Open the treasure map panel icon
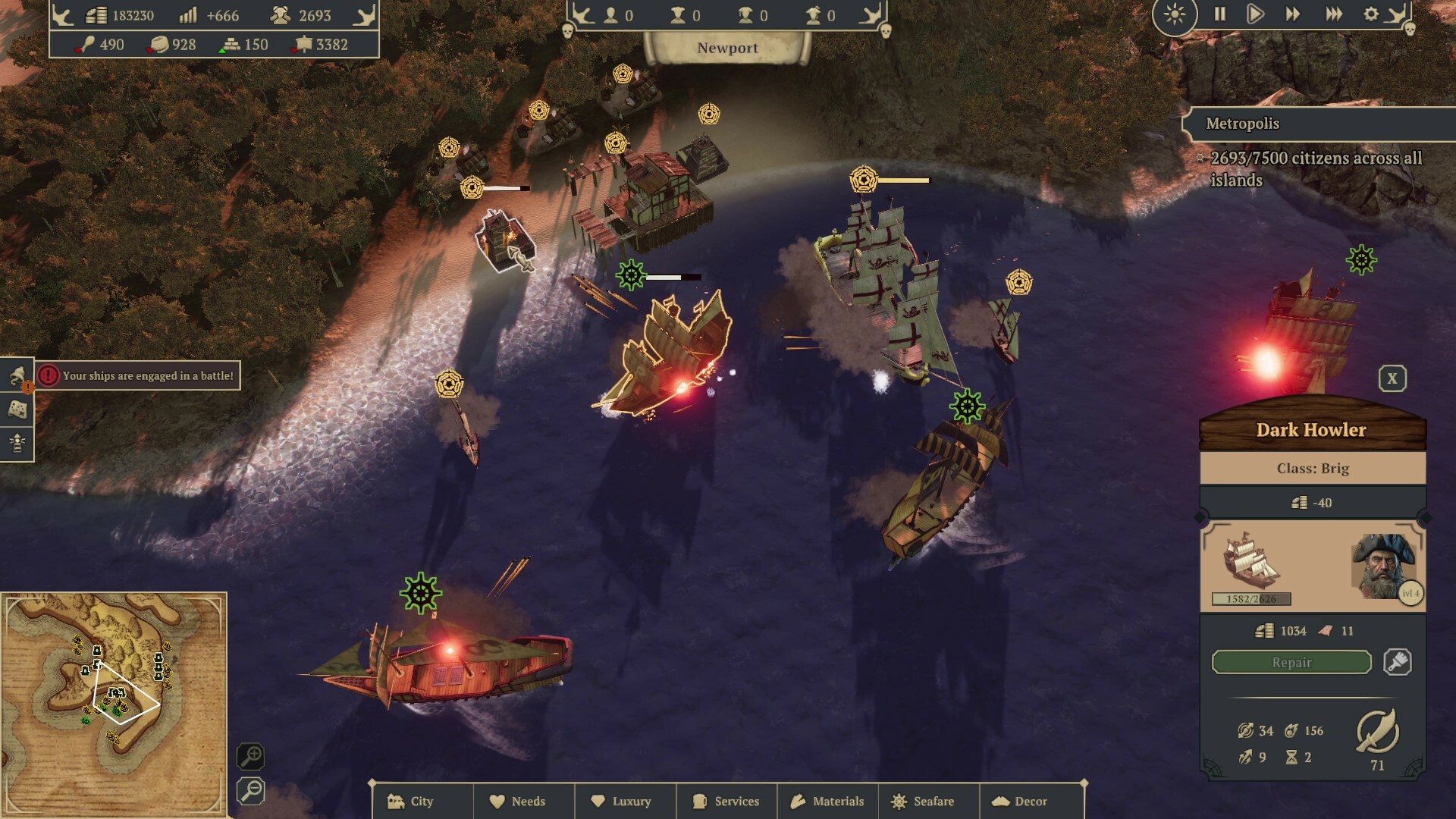The image size is (1456, 819). pos(17,409)
